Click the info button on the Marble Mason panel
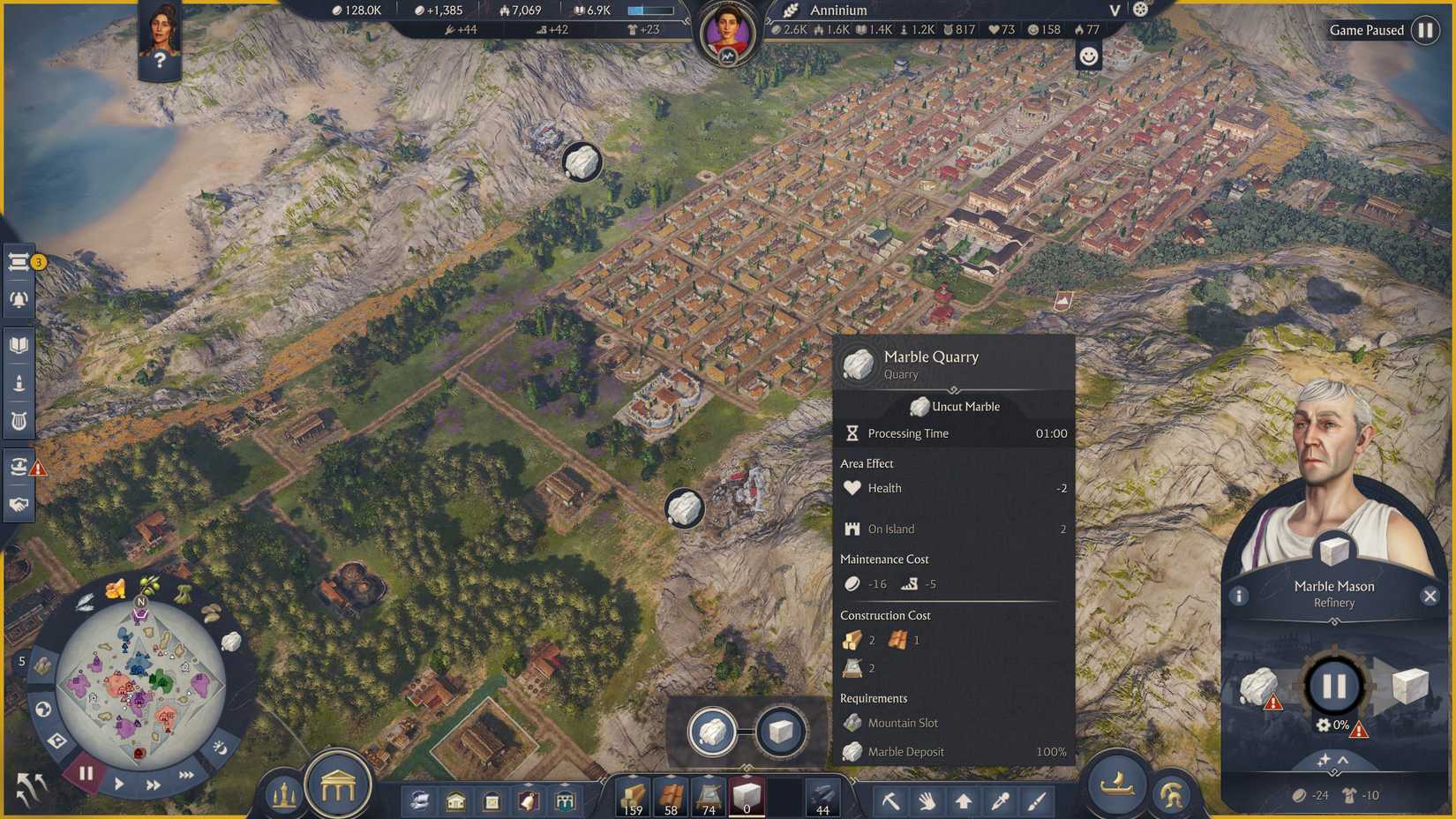 click(x=1239, y=596)
